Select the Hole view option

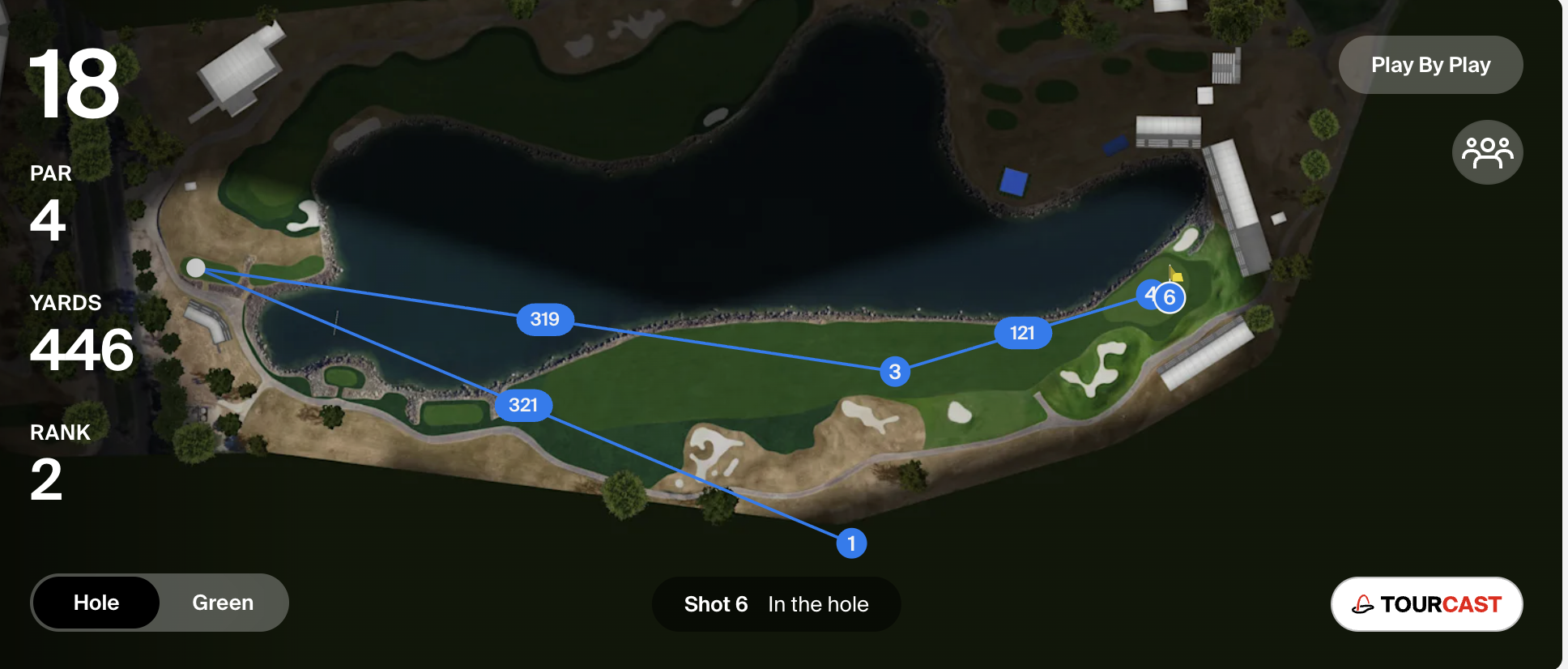[96, 603]
